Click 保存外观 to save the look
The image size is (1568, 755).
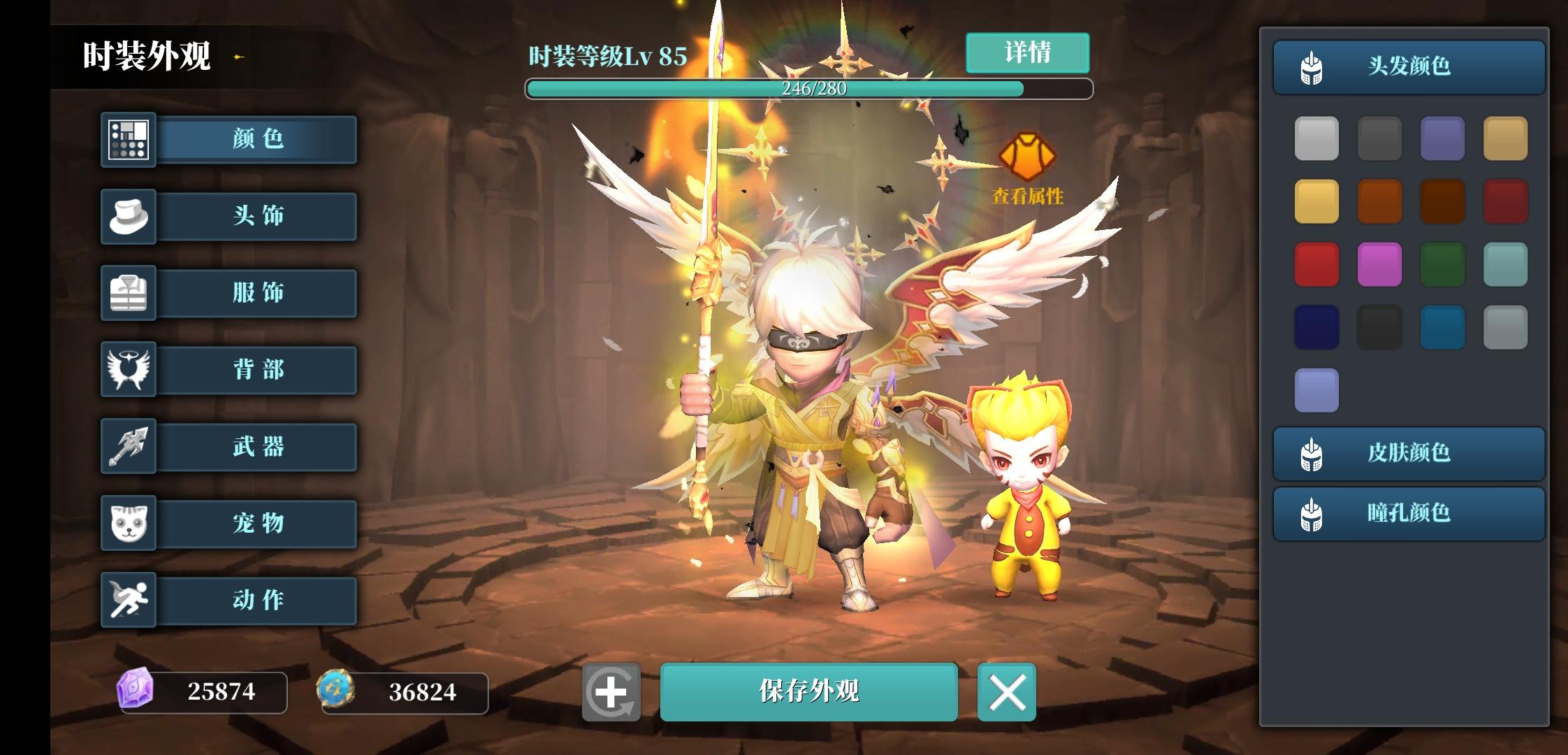[x=809, y=693]
